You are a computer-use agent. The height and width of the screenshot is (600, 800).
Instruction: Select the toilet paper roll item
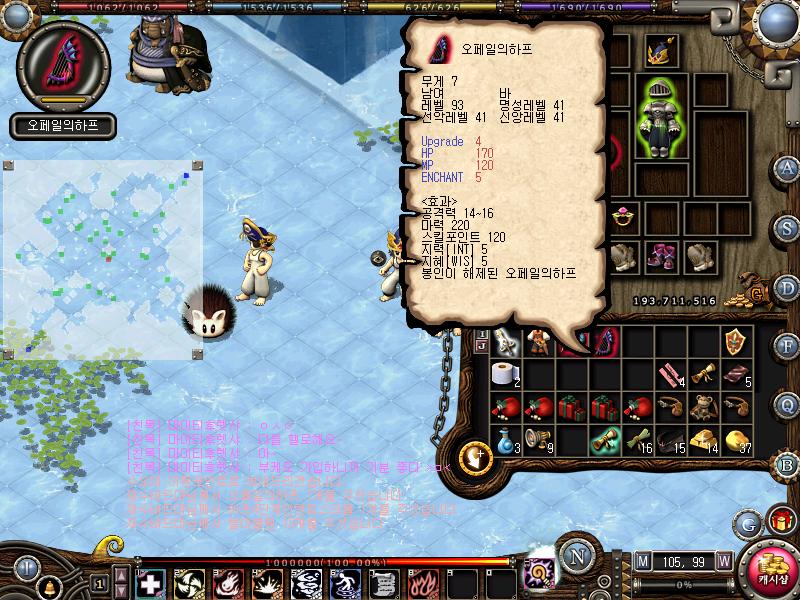[x=507, y=374]
